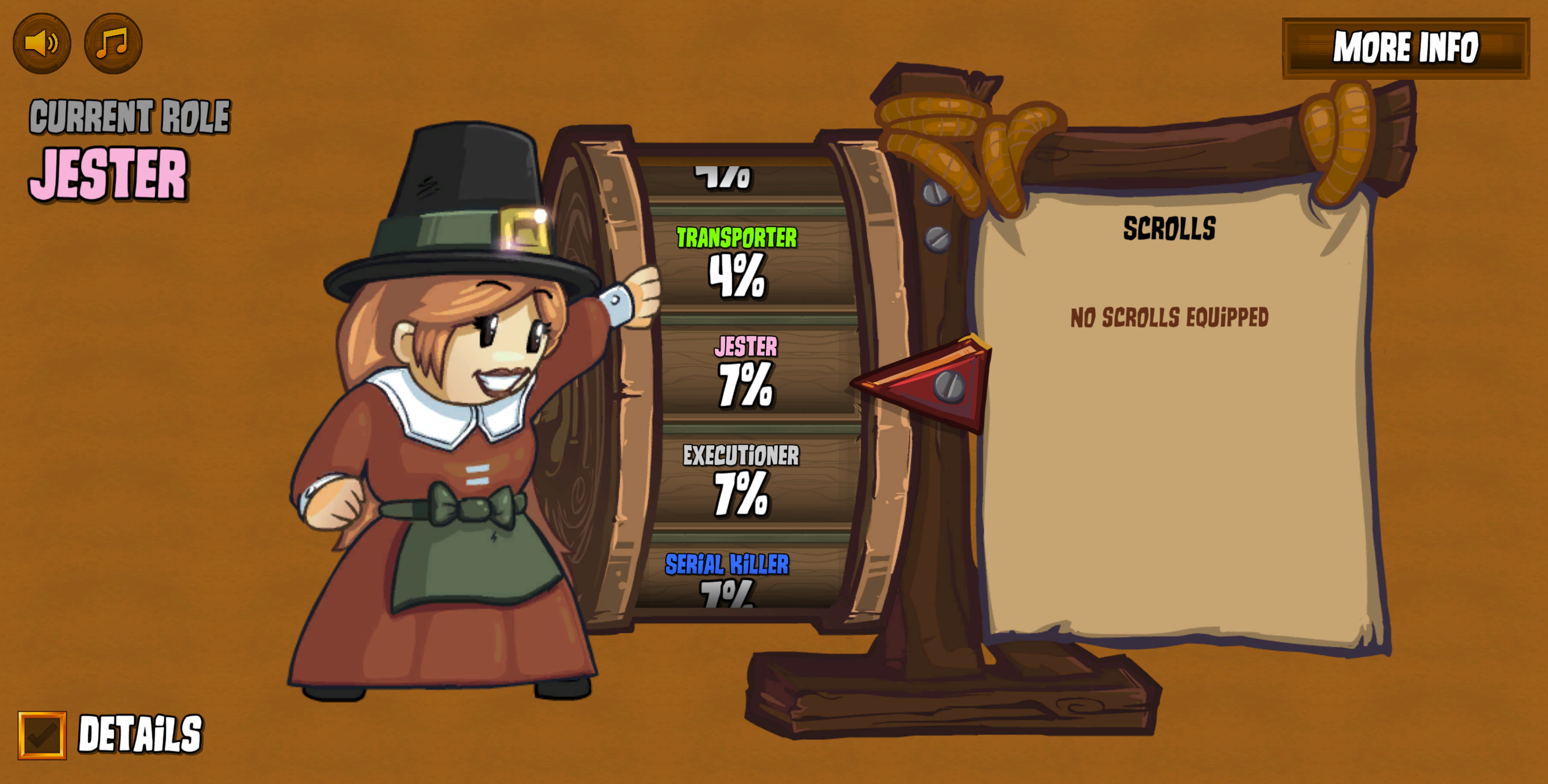Select the Transporter role on the wheel
The height and width of the screenshot is (784, 1548).
(x=737, y=263)
